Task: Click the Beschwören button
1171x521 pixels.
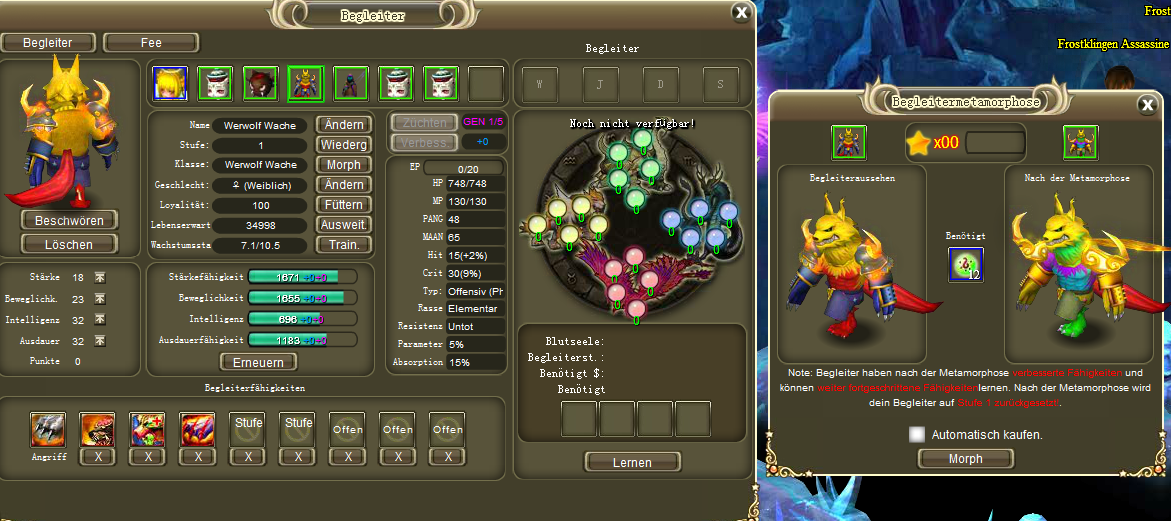Action: [69, 220]
